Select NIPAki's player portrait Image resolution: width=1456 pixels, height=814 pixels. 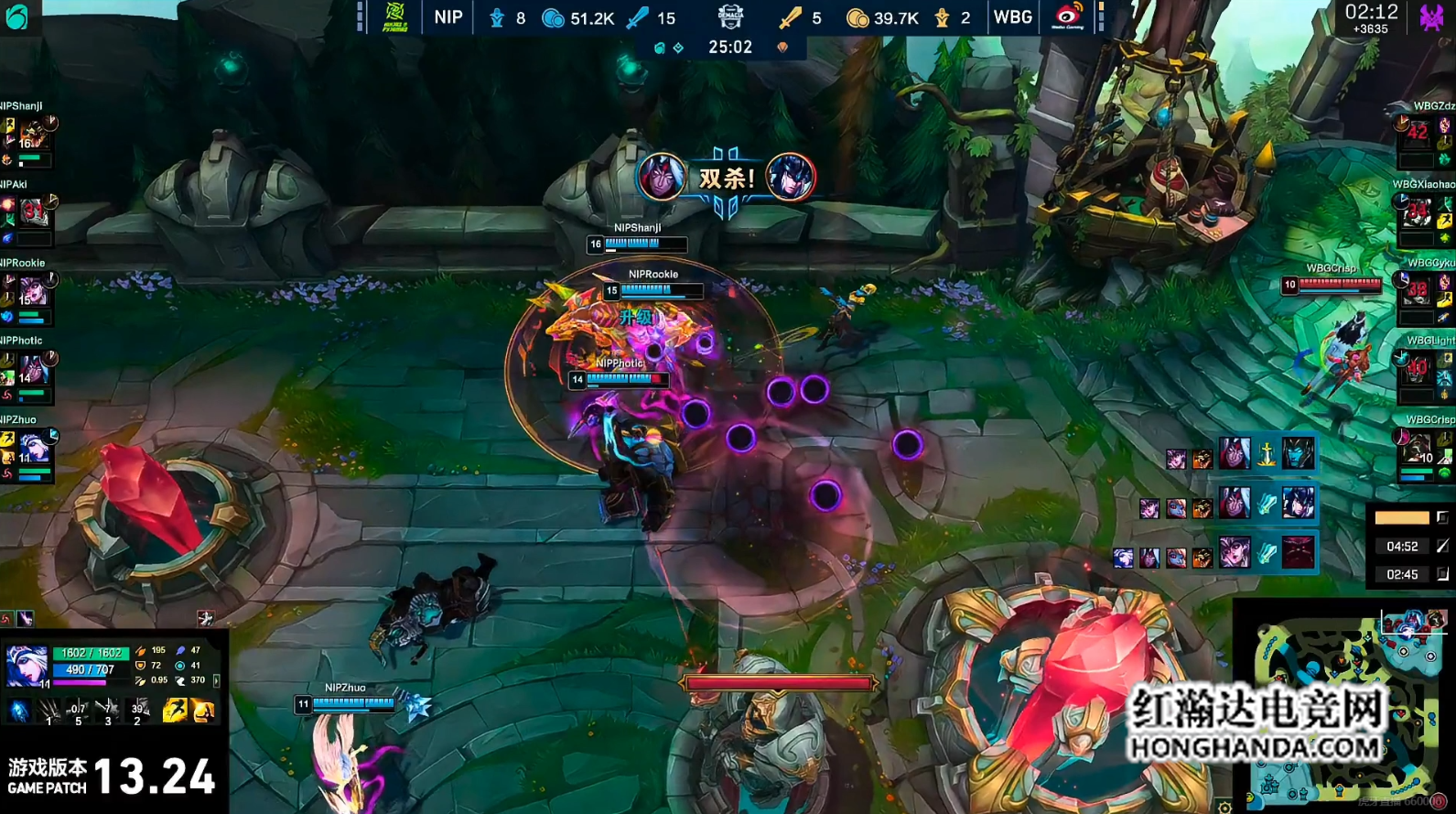(x=35, y=212)
